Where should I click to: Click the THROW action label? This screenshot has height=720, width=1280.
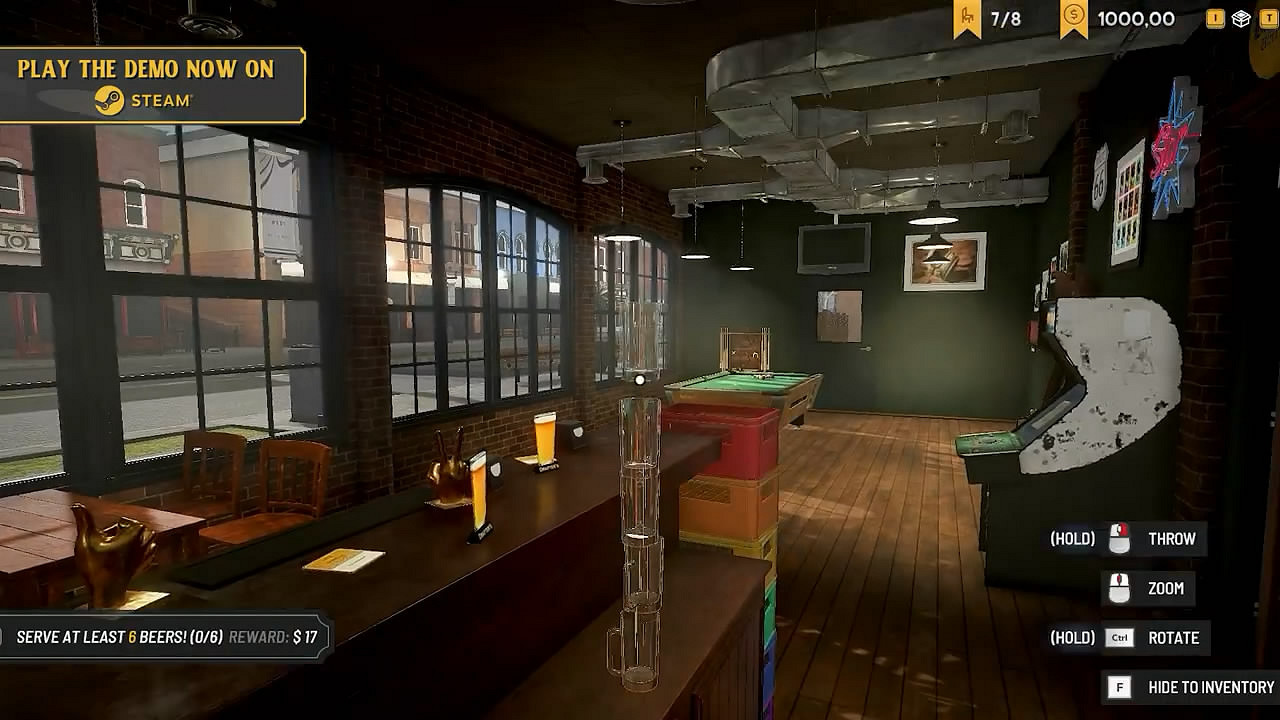[1174, 538]
